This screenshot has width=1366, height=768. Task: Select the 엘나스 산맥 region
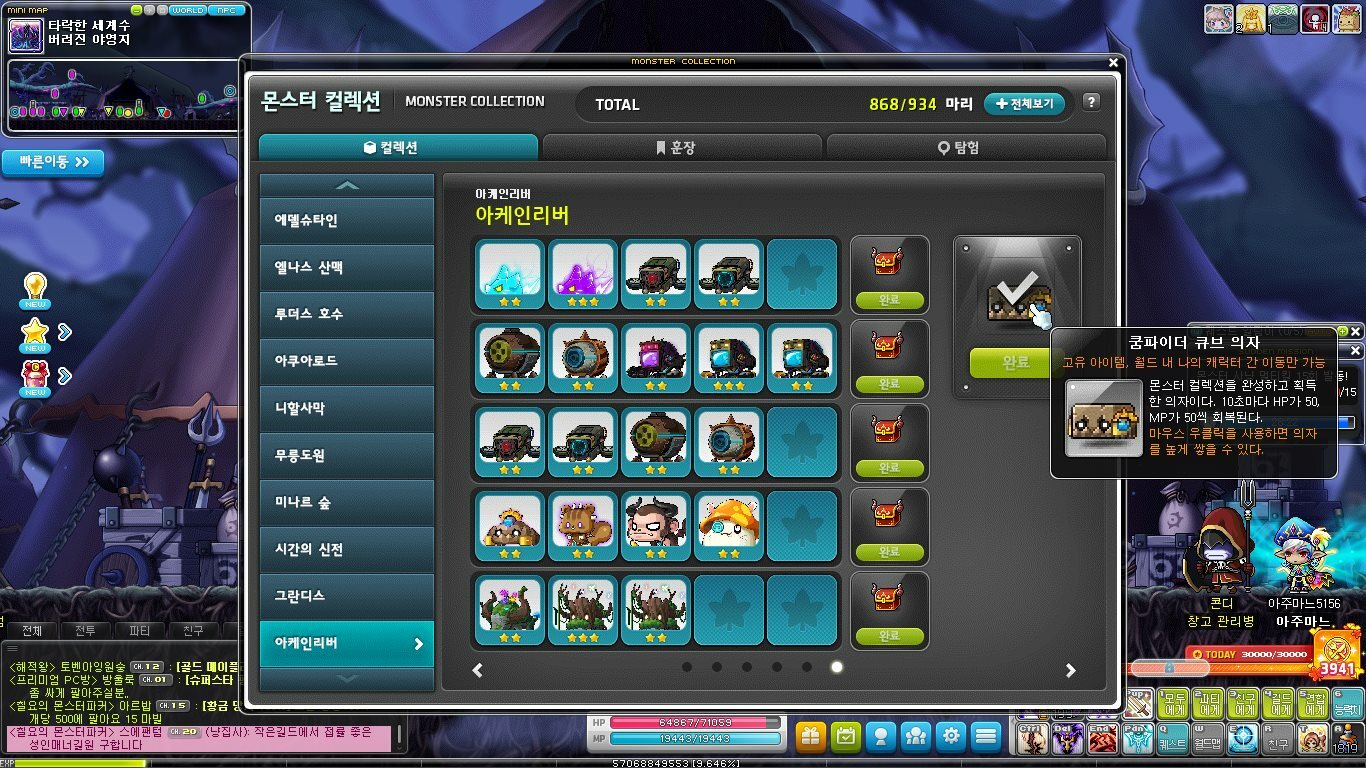(x=346, y=268)
